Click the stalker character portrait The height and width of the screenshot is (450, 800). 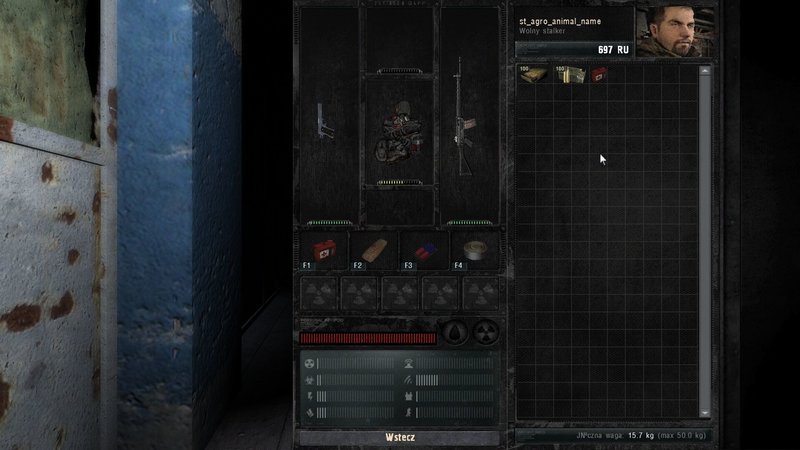coord(675,32)
